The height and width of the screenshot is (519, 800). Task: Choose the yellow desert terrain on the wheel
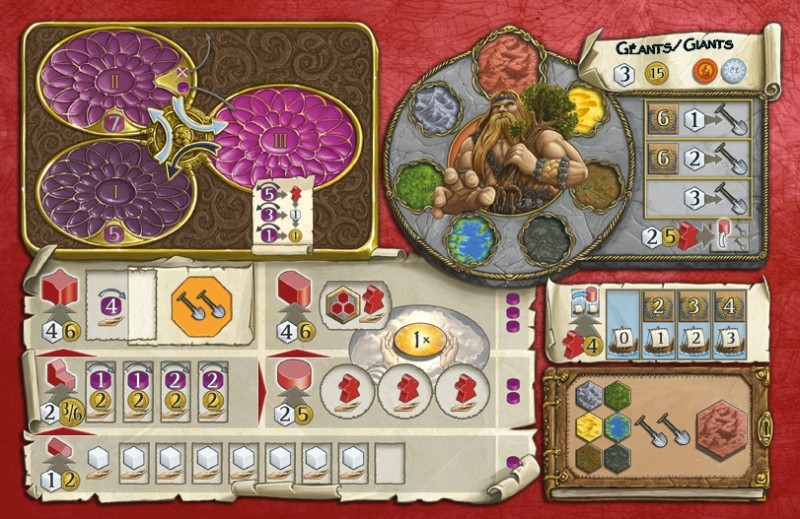(588, 110)
